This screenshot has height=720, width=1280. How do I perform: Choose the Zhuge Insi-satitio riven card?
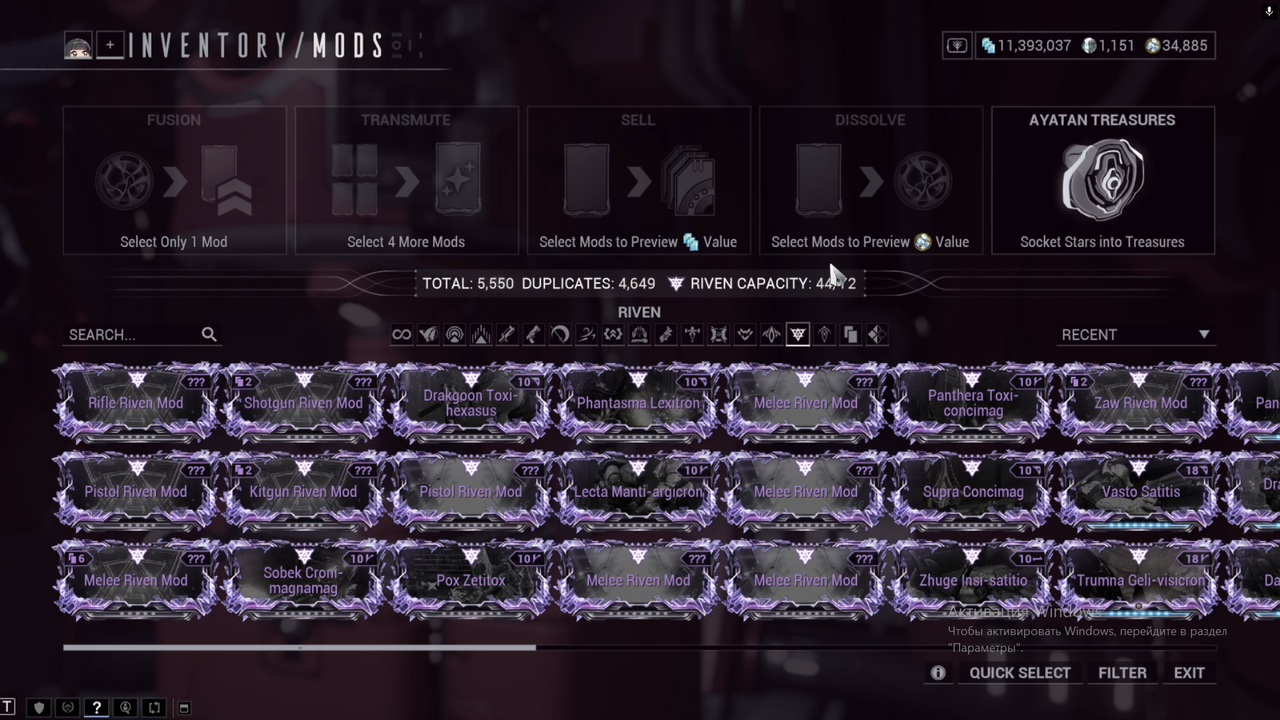(973, 580)
